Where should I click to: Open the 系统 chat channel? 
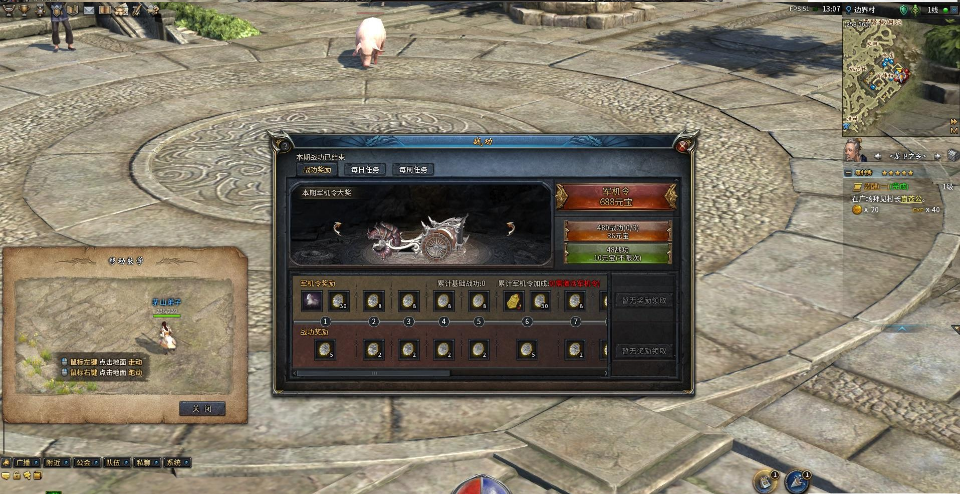pos(174,463)
